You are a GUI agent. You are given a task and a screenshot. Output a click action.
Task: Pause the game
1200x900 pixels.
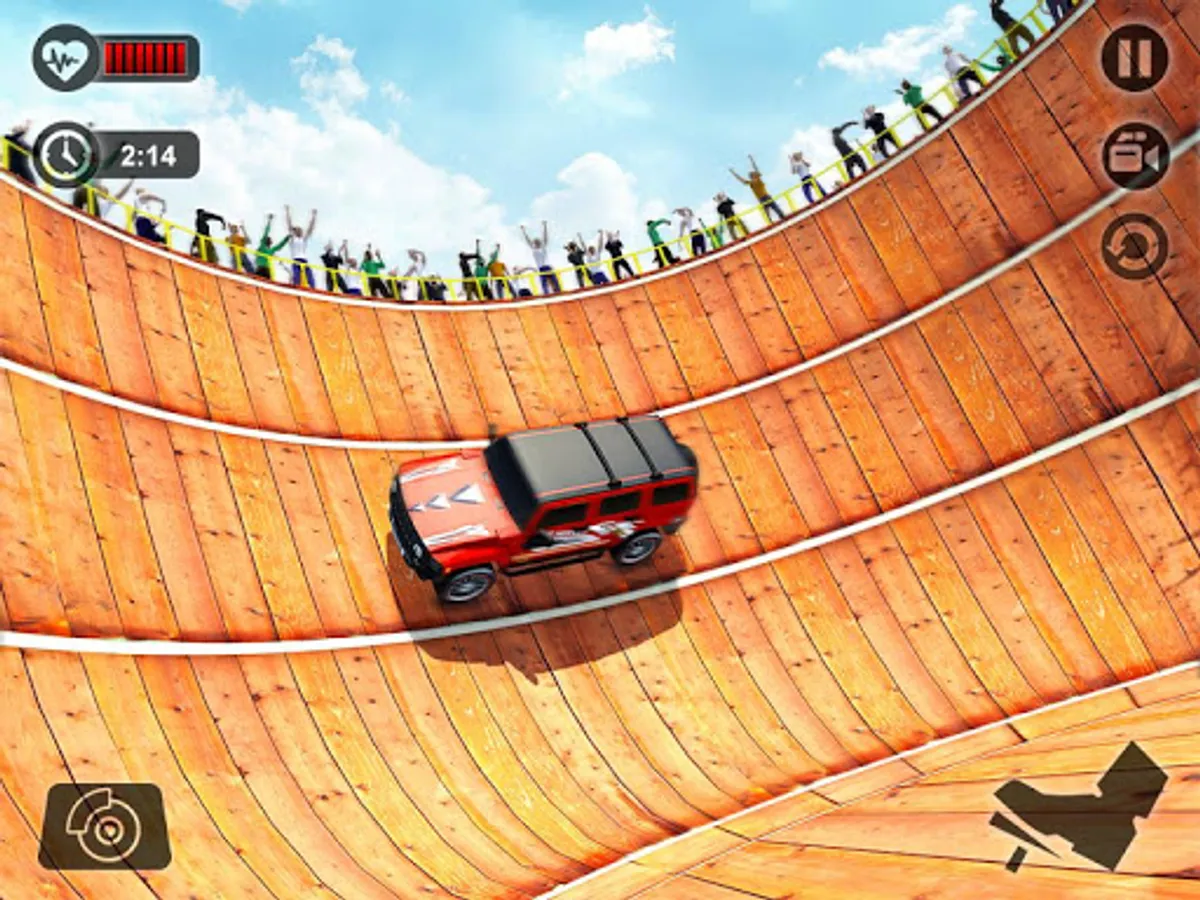pos(1135,57)
